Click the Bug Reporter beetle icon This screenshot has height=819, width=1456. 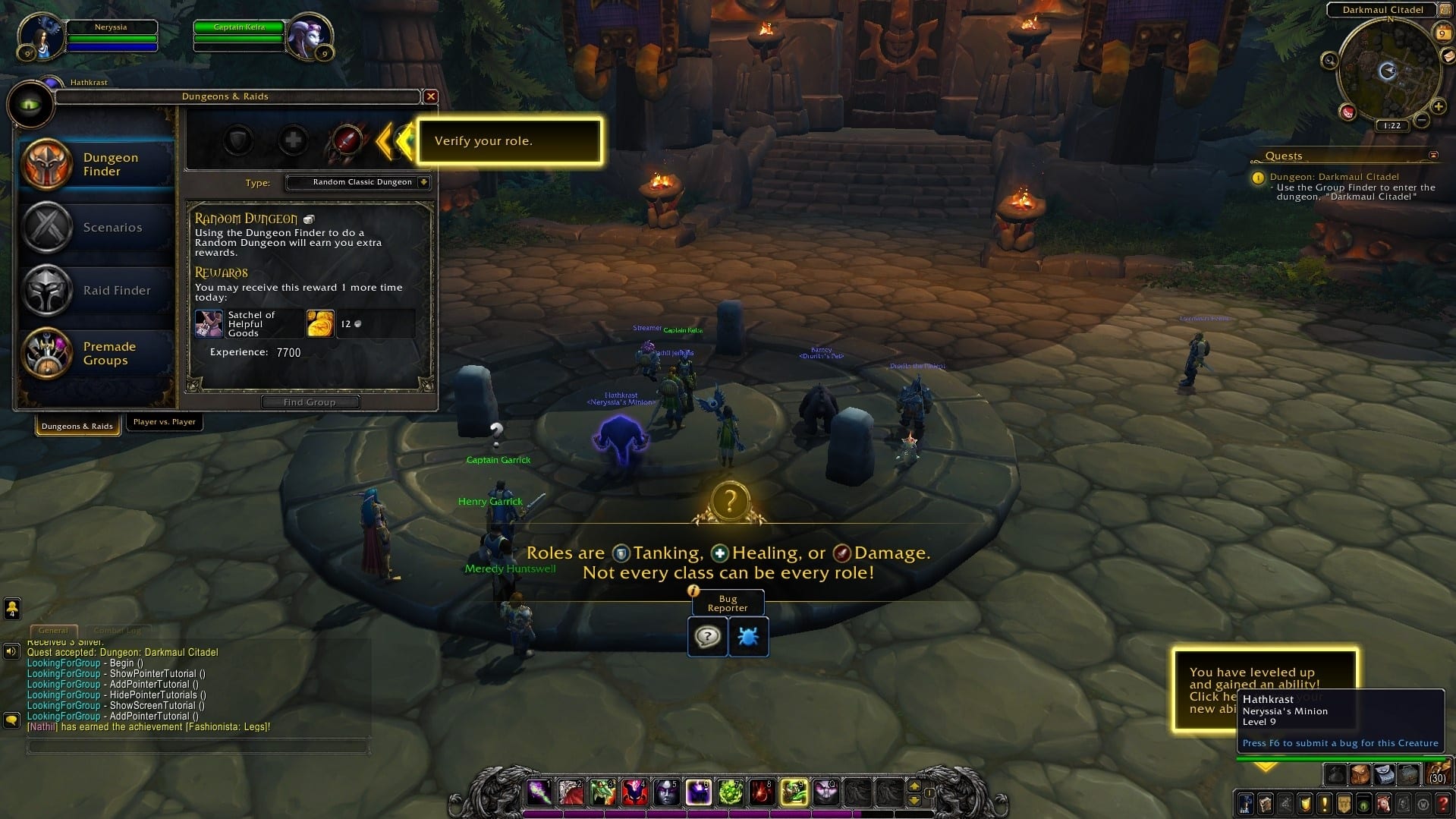748,636
